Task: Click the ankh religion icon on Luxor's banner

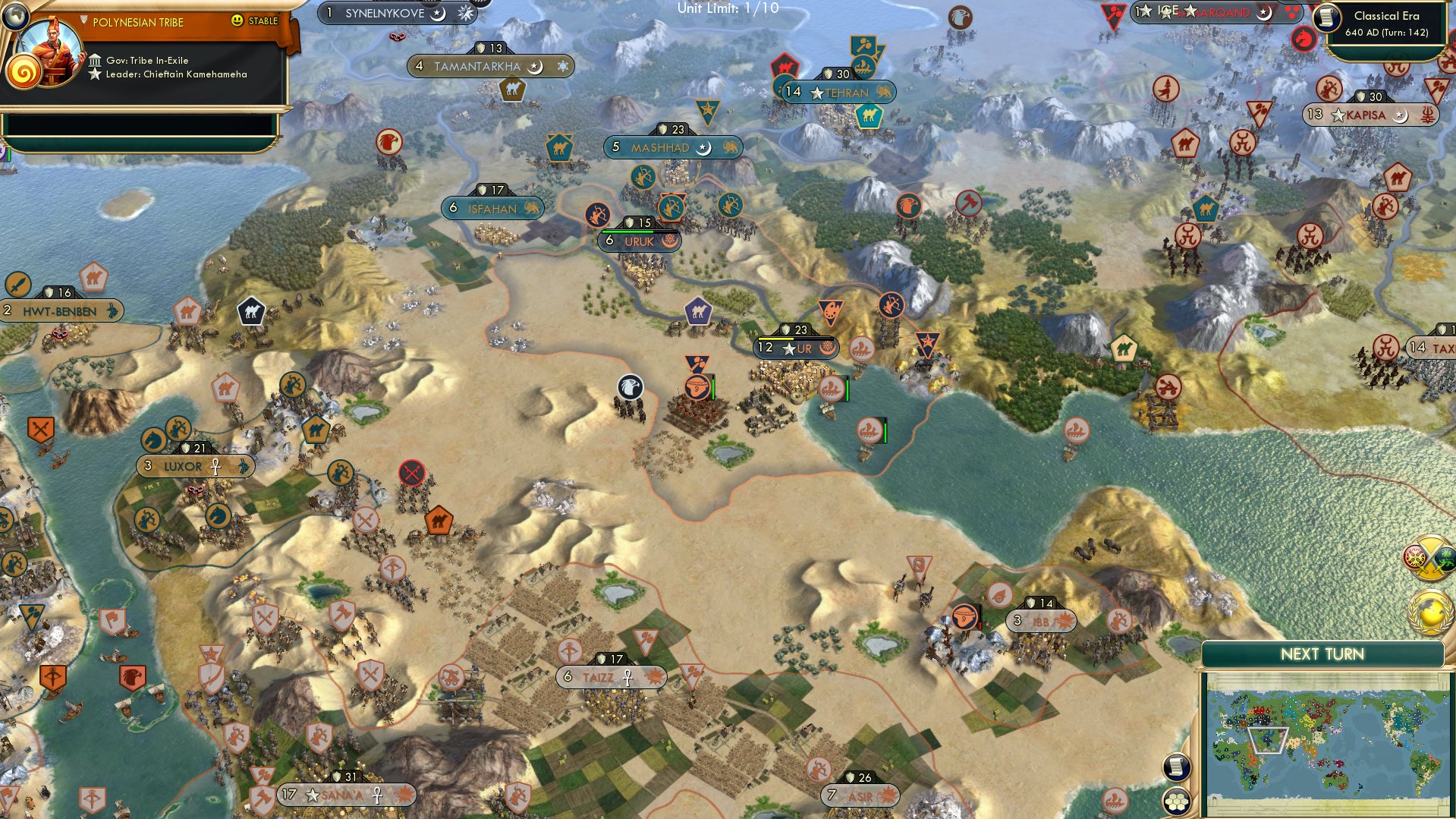Action: coord(214,466)
